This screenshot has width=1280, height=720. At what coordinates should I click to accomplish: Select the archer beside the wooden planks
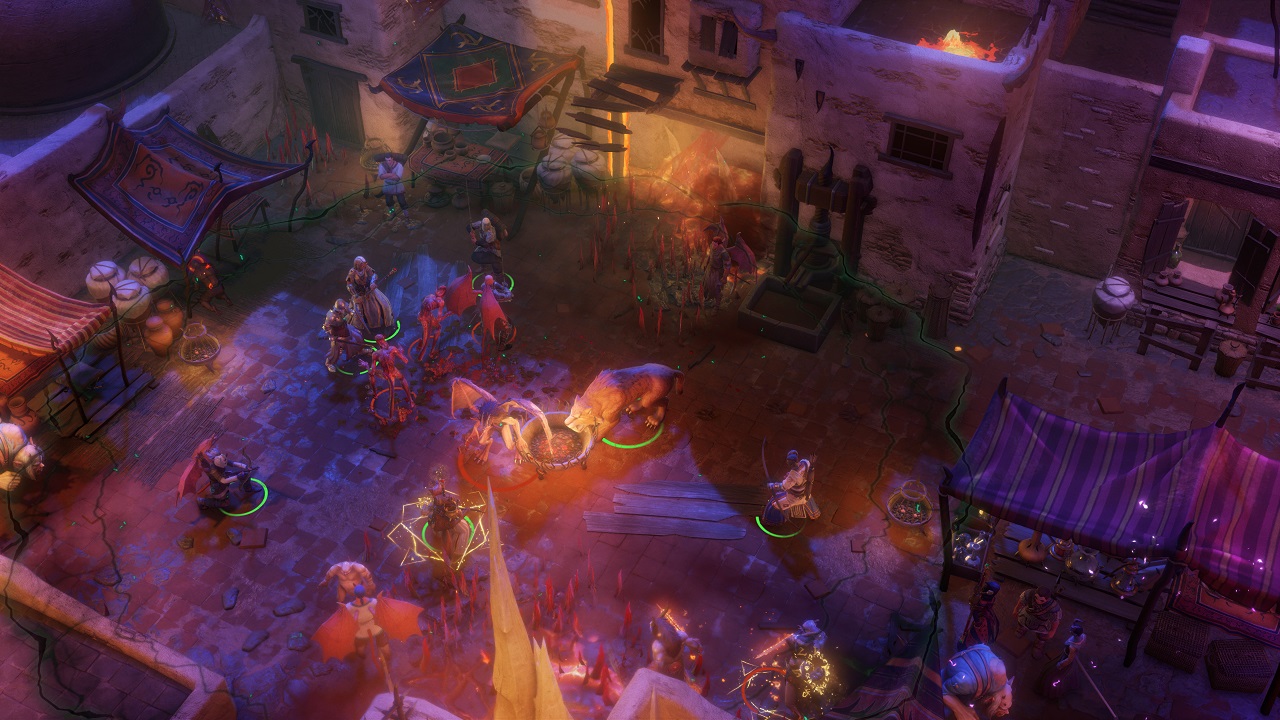(790, 488)
